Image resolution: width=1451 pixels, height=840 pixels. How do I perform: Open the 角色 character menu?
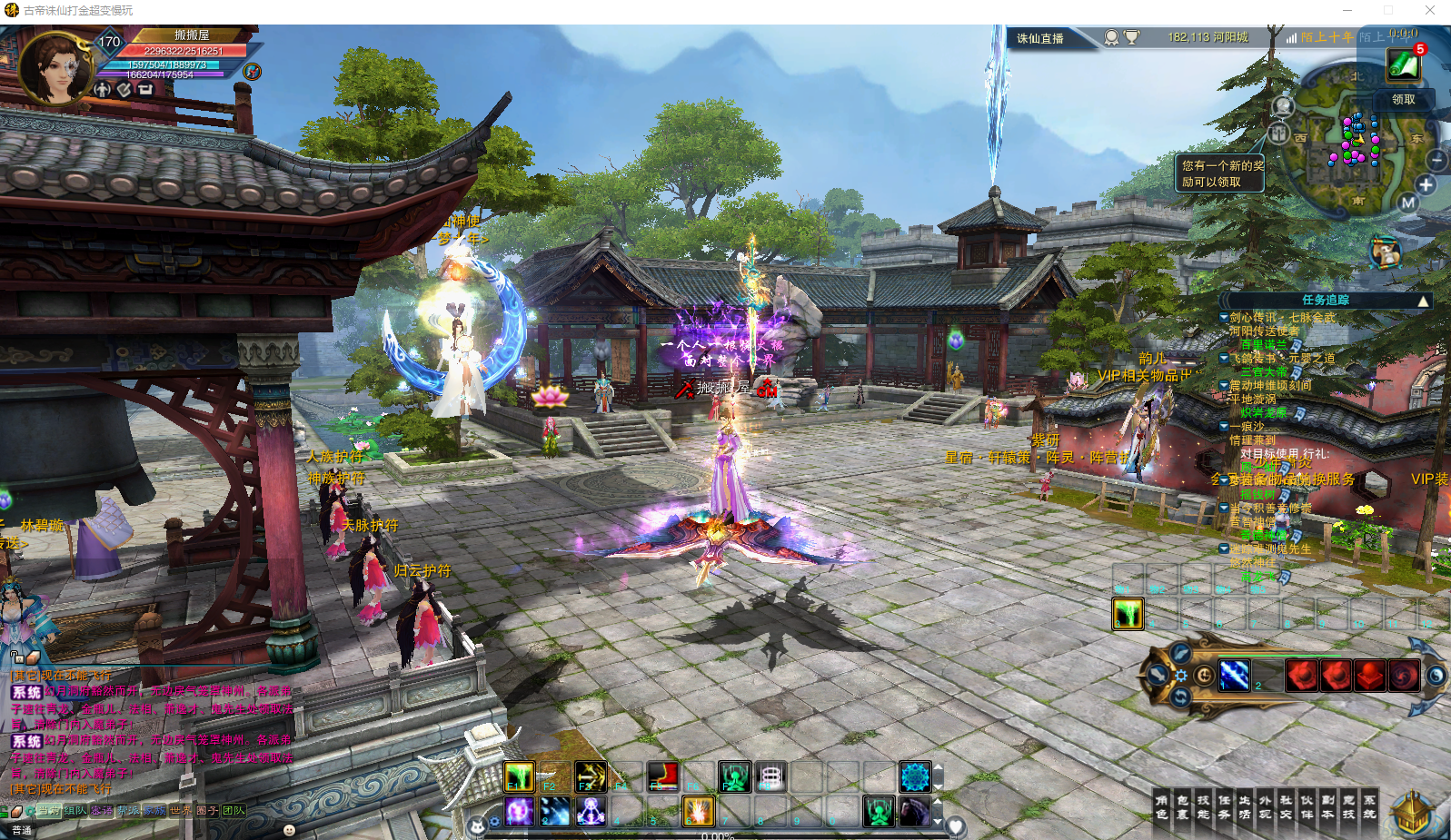[x=1161, y=807]
